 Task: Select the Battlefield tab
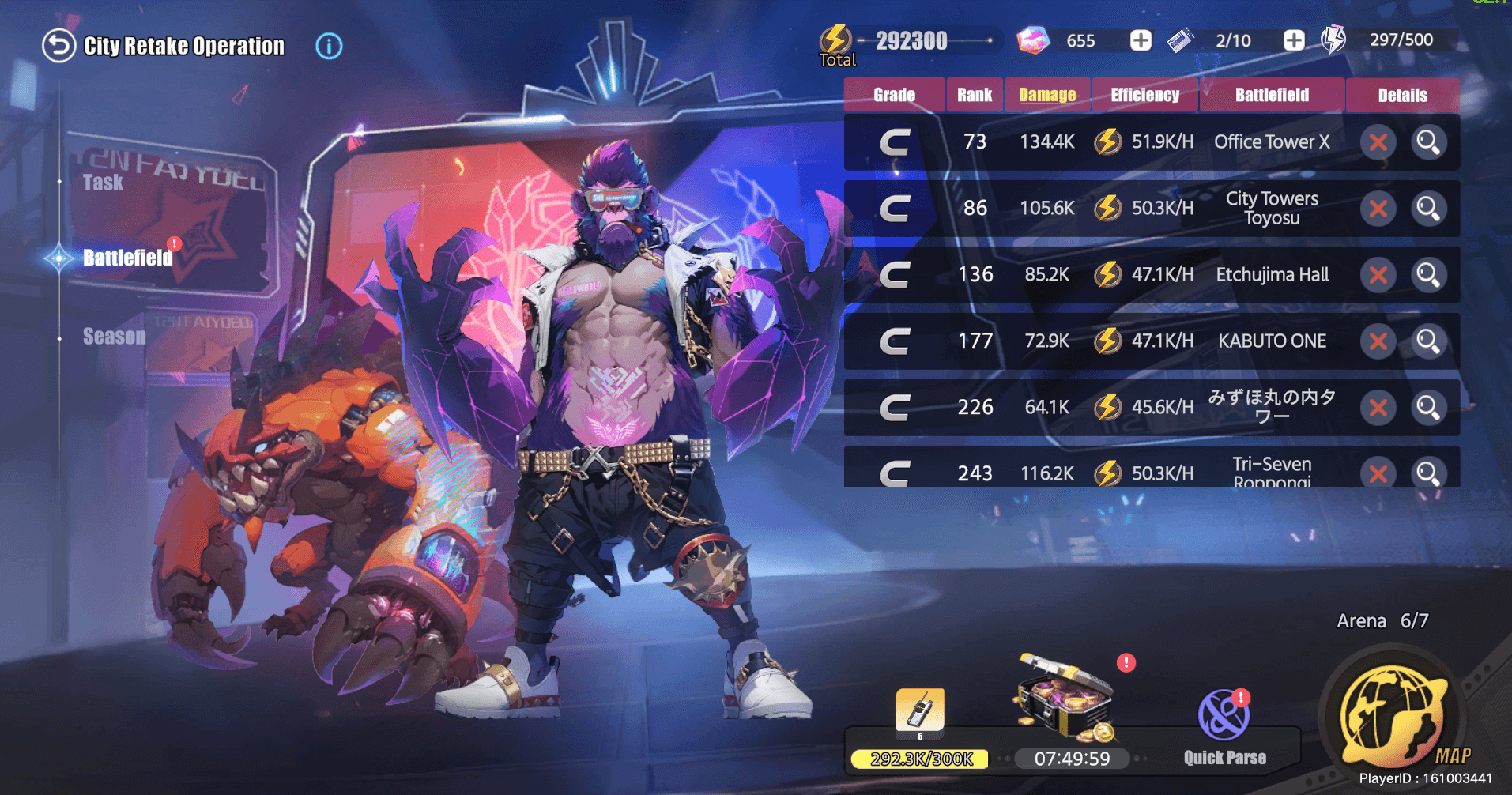coord(127,258)
